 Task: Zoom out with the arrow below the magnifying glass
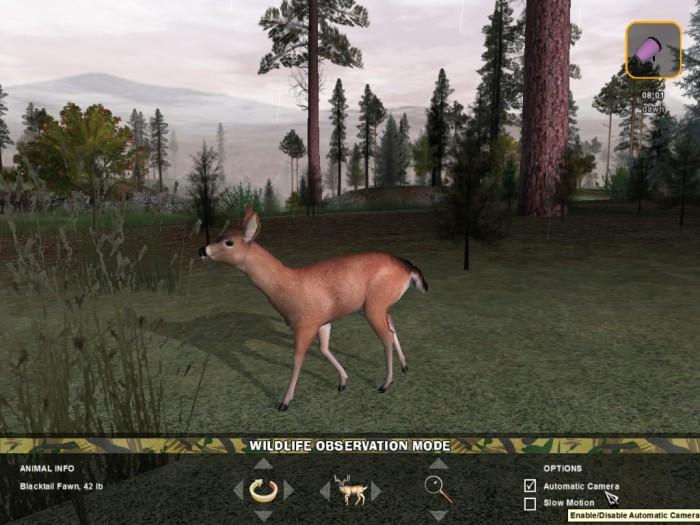438,515
